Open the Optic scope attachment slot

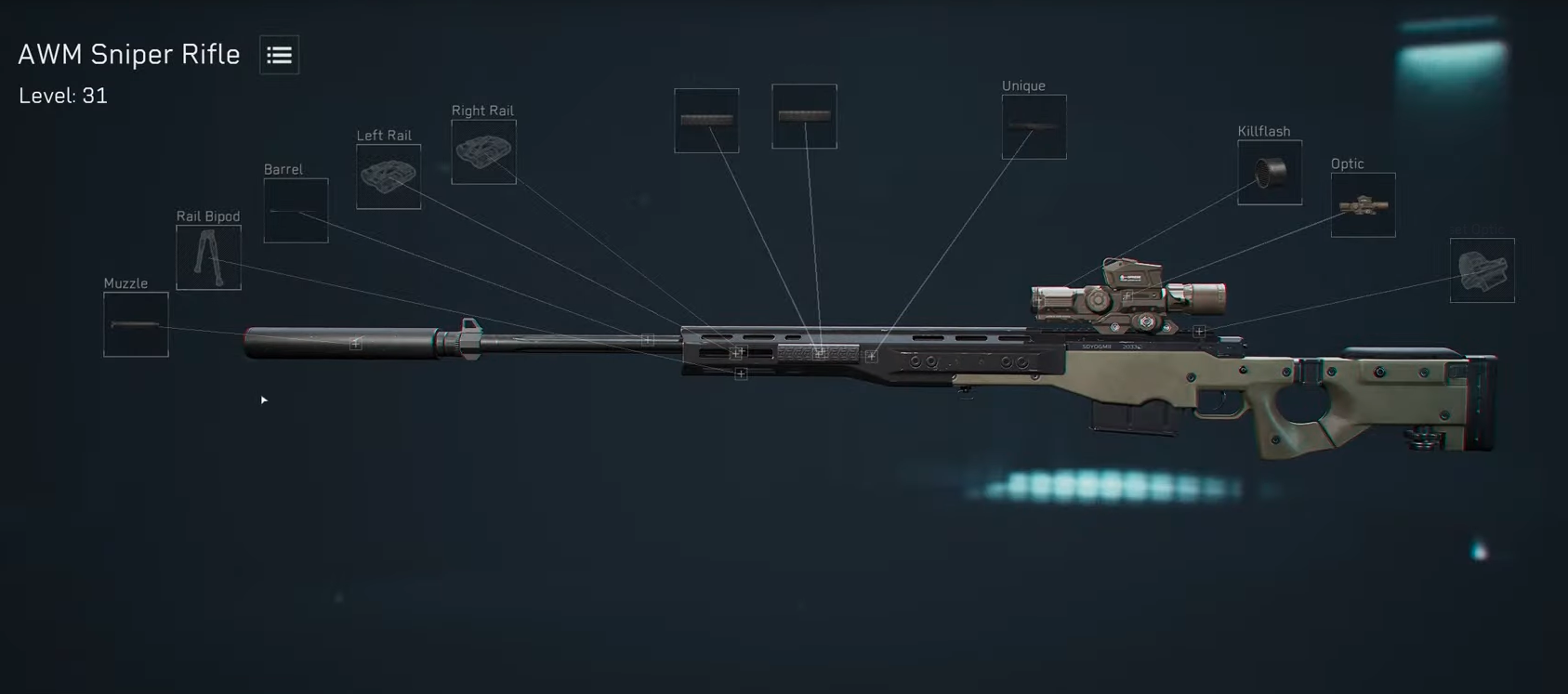[x=1363, y=204]
